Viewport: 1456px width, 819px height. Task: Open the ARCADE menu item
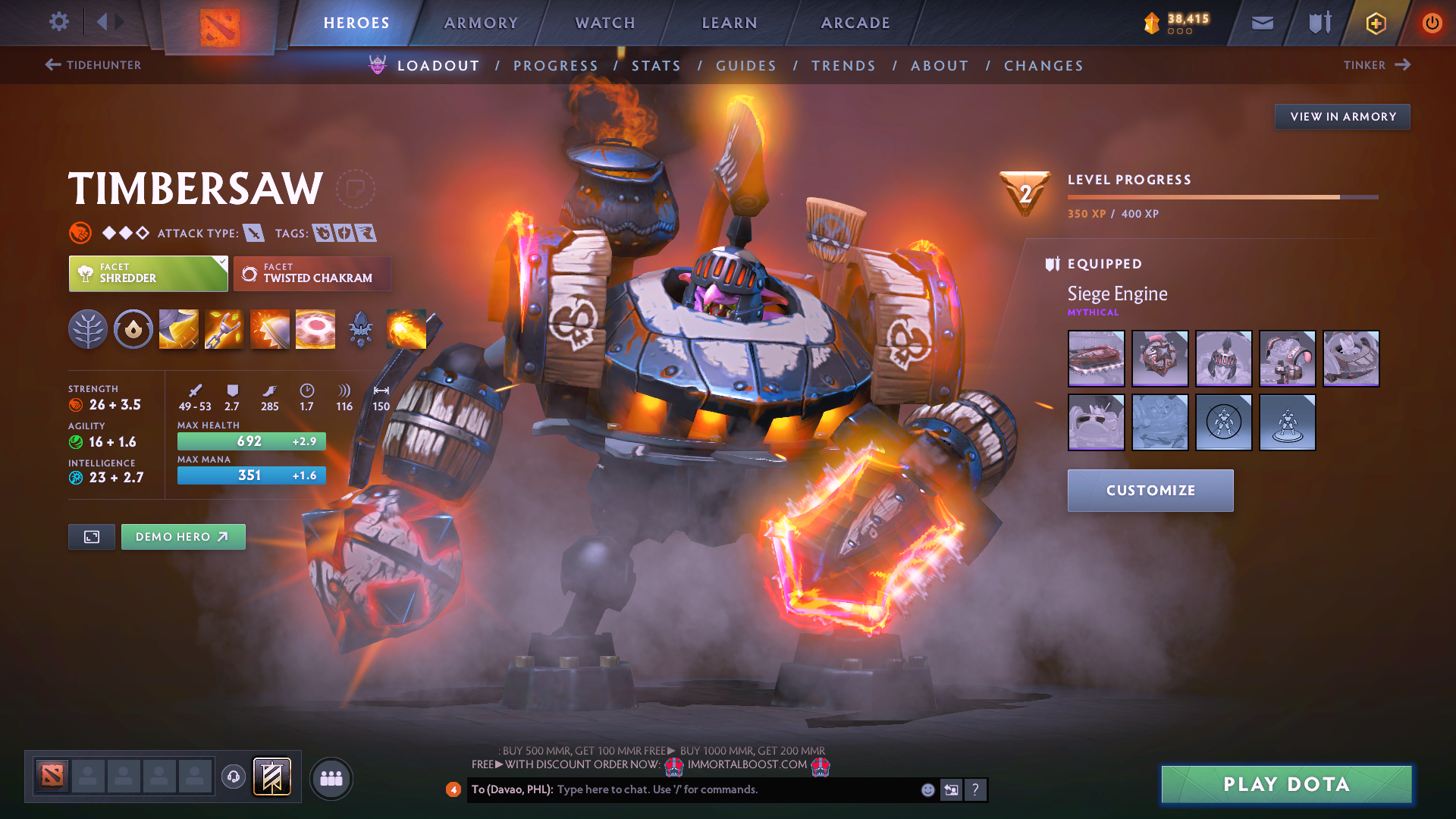855,23
